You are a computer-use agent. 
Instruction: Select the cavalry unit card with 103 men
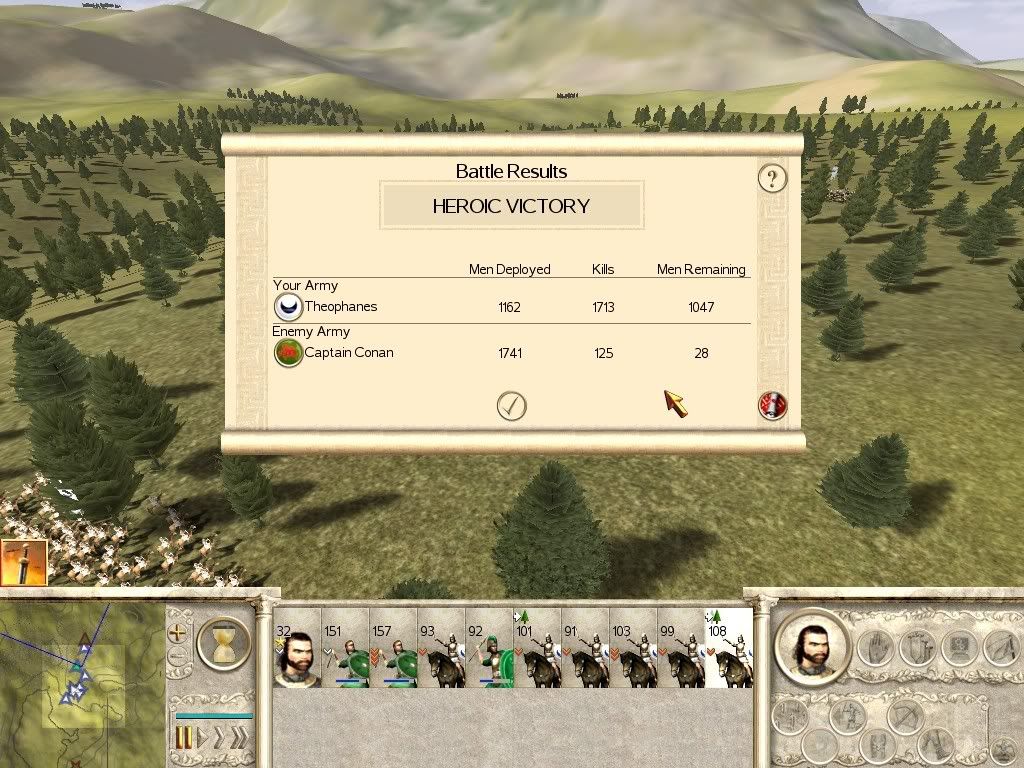click(633, 650)
